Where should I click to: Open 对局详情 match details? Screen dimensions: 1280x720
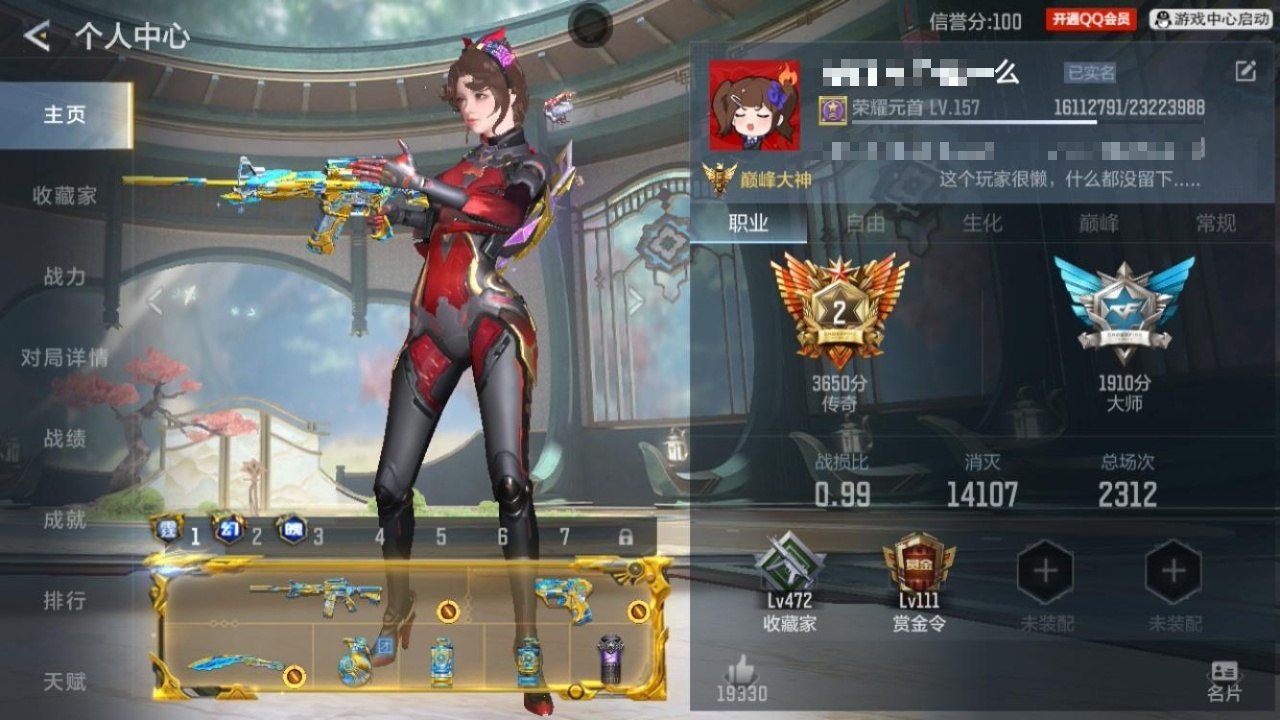[64, 357]
